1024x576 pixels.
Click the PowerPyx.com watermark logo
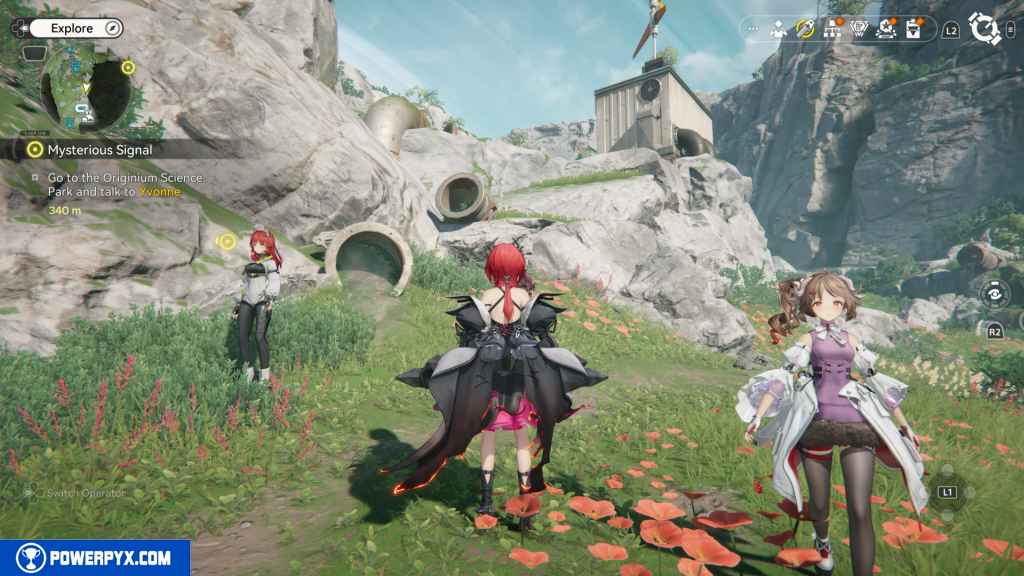point(95,558)
